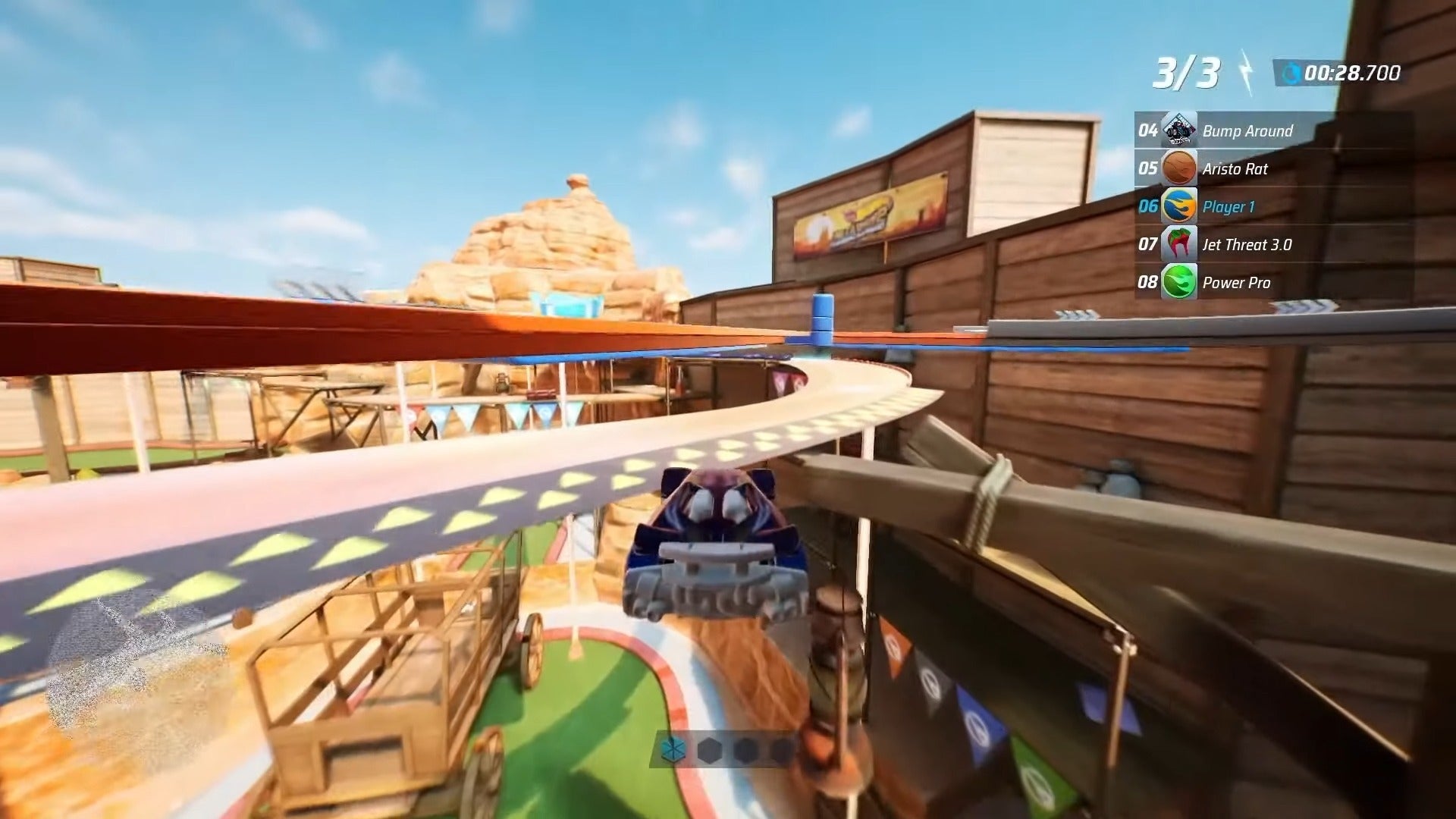Viewport: 1456px width, 819px height.
Task: Expand the leaderboard entry for Bump Around
Action: tap(1247, 130)
